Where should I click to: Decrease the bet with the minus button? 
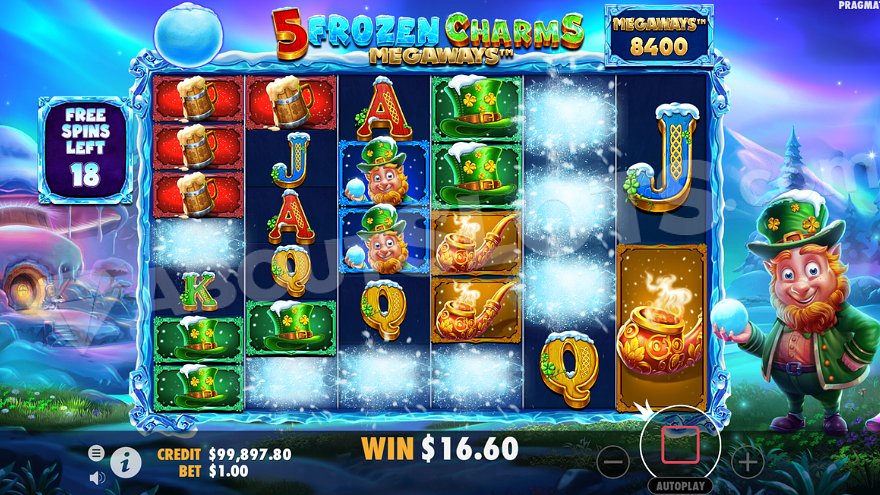[614, 461]
